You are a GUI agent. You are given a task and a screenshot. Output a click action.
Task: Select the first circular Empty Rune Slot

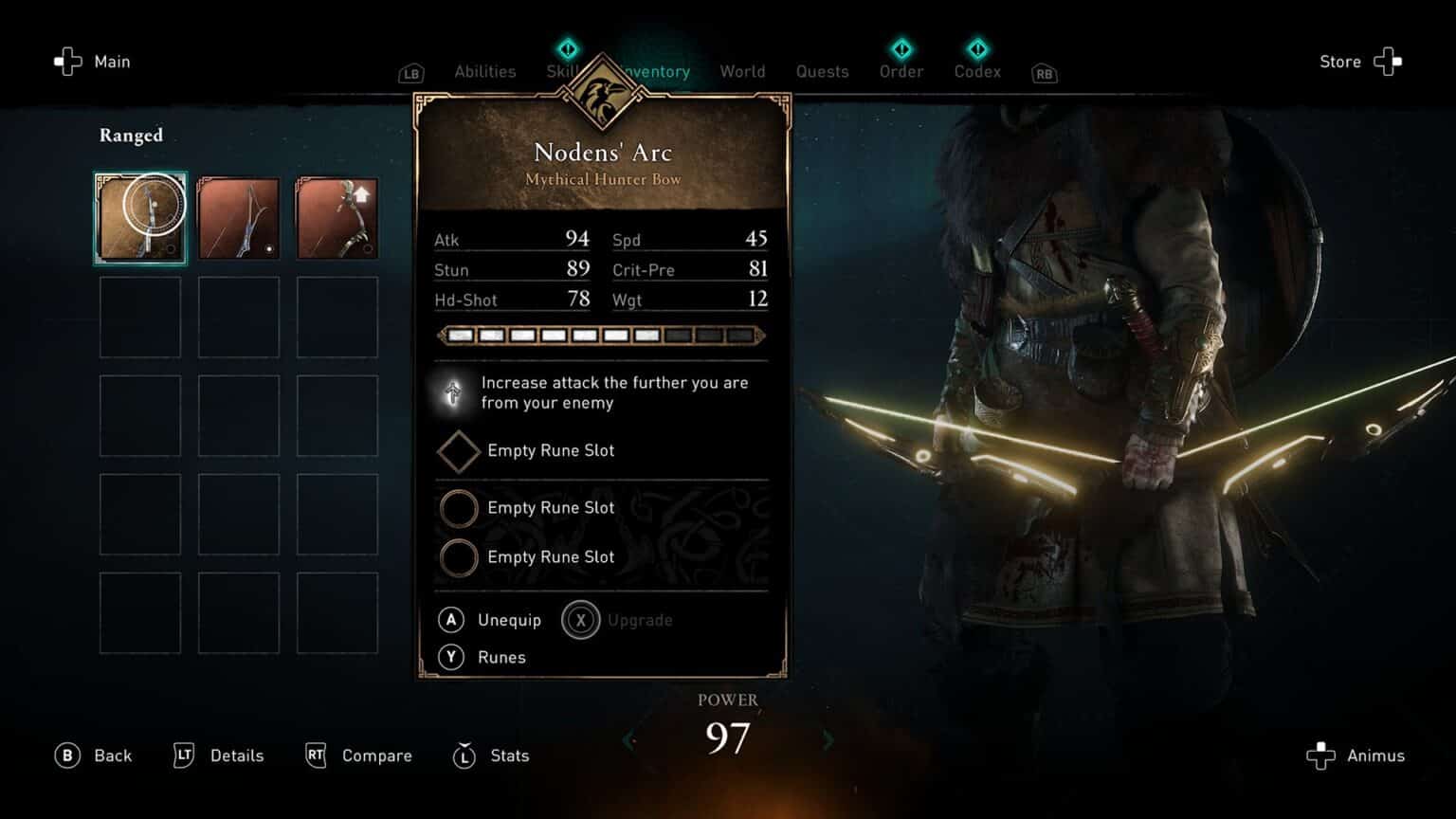click(x=459, y=509)
